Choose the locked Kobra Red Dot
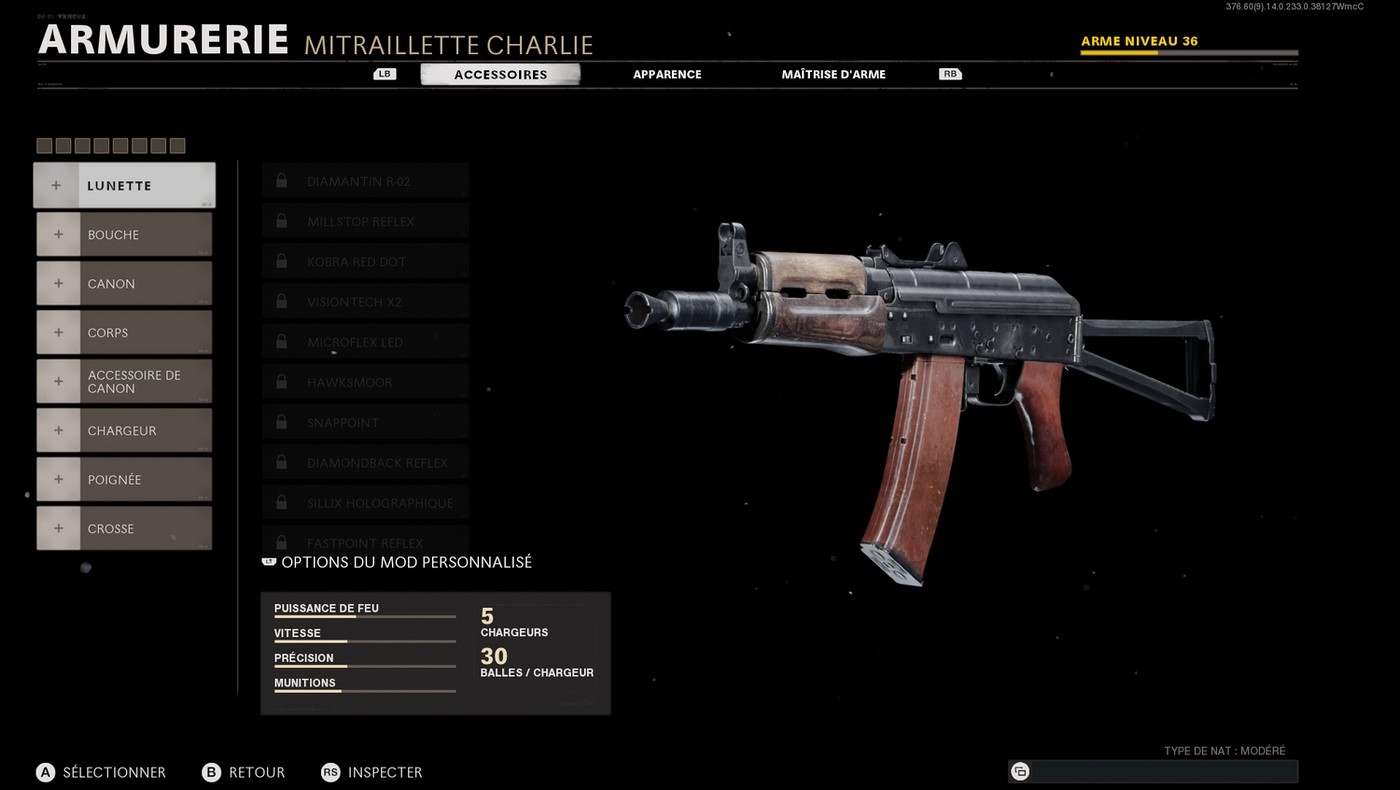The height and width of the screenshot is (790, 1400). click(x=365, y=262)
